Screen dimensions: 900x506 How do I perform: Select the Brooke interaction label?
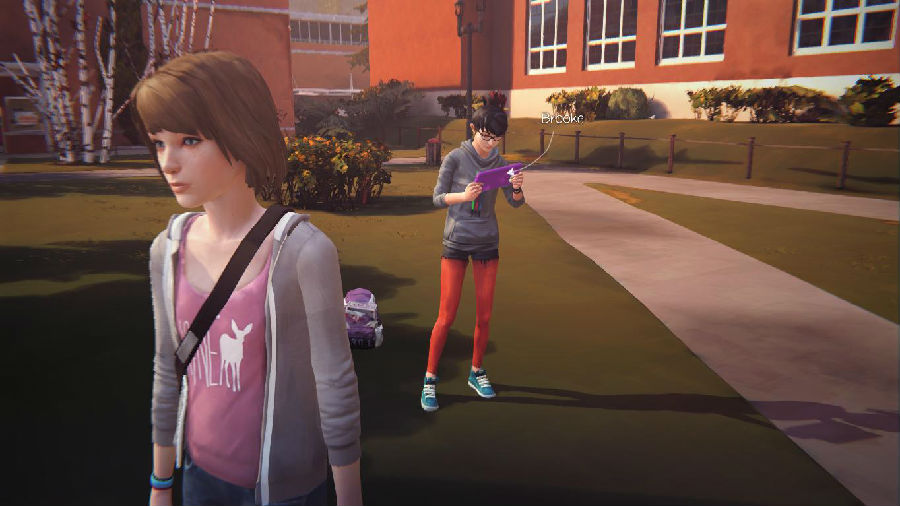pyautogui.click(x=561, y=118)
